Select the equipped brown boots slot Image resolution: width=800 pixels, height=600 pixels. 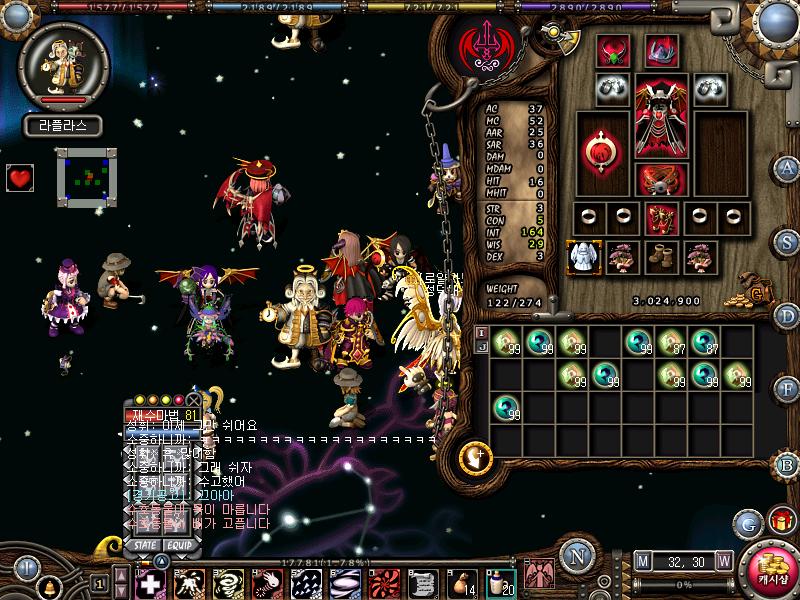(660, 257)
